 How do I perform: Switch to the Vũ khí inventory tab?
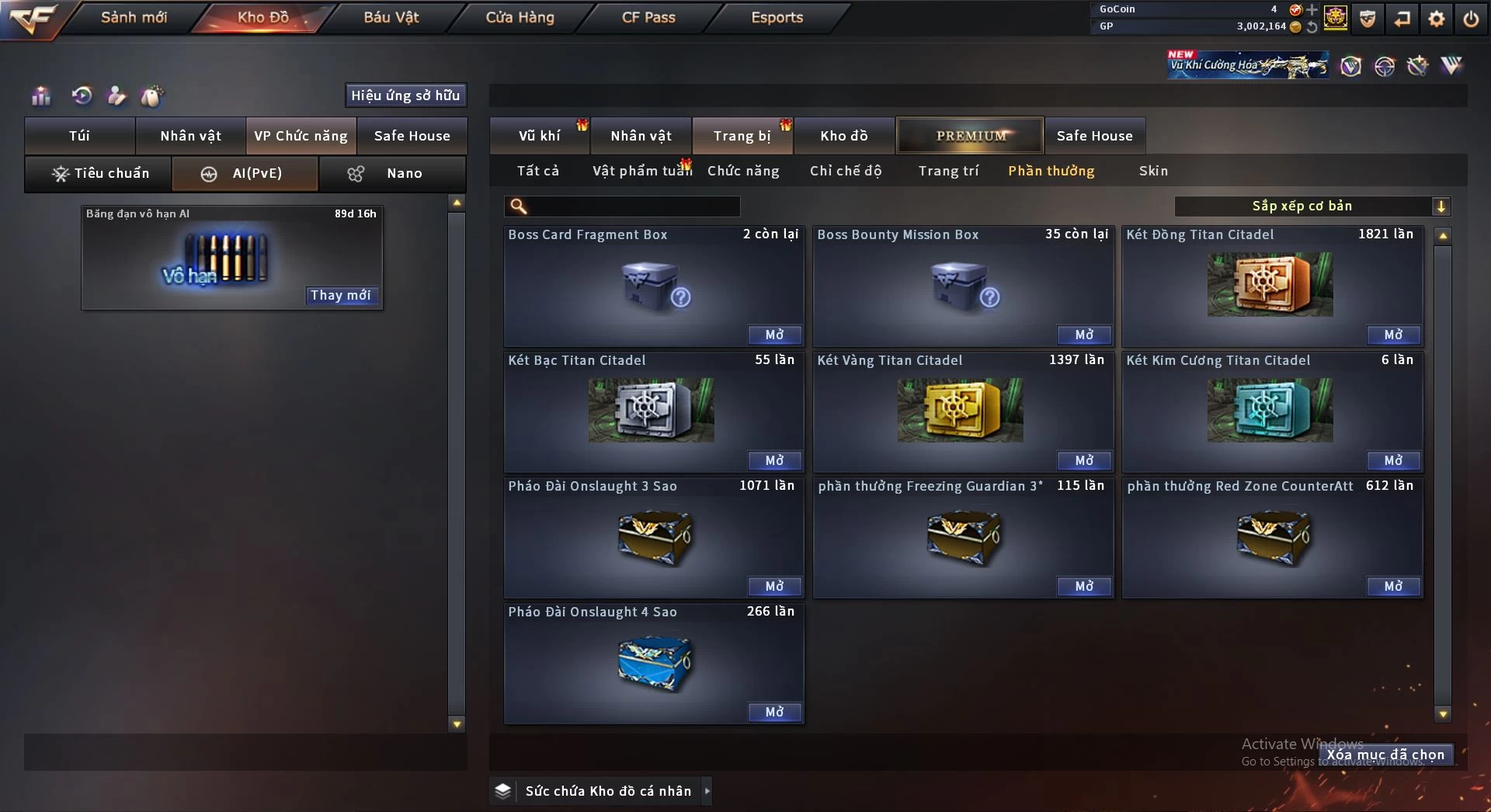[x=539, y=136]
